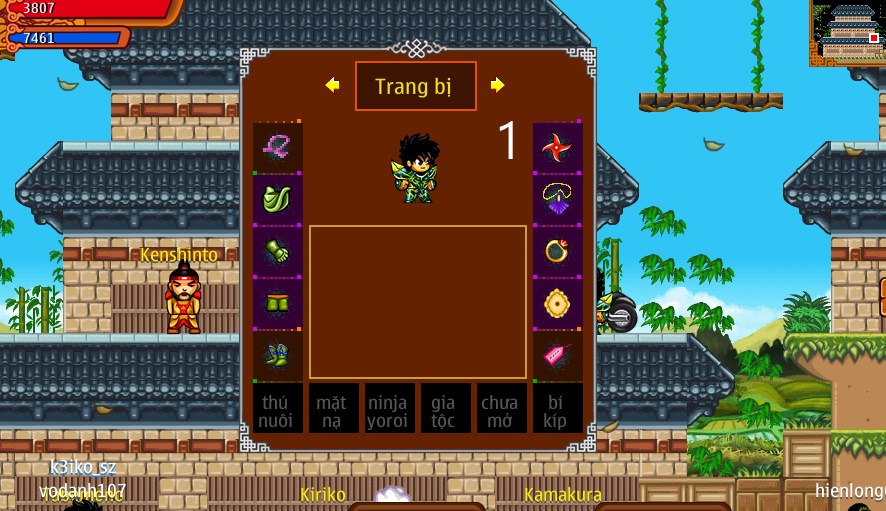Go to the next menu page arrow
This screenshot has height=511, width=886.
pos(497,85)
